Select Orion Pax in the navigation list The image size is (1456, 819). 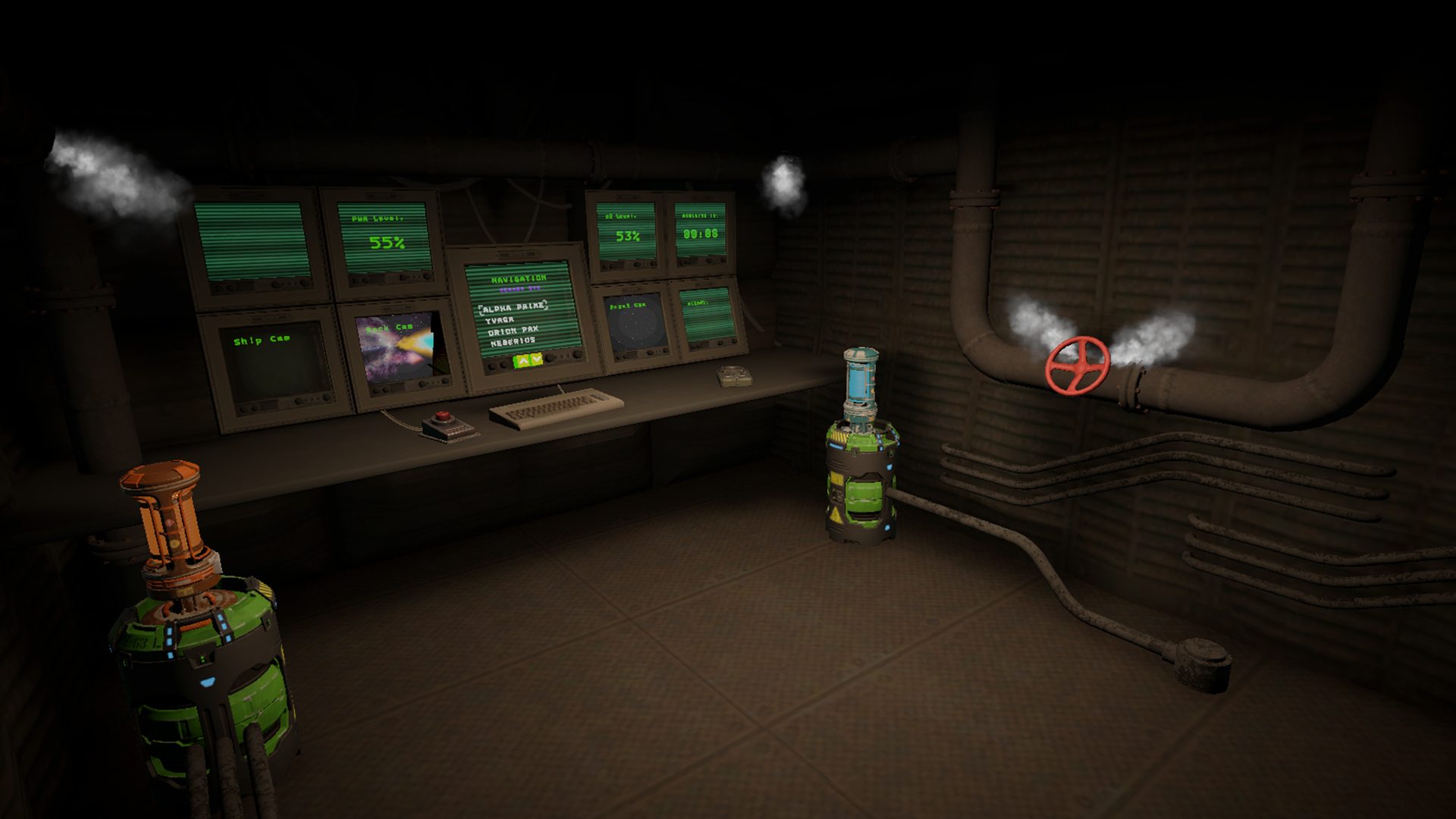point(513,331)
